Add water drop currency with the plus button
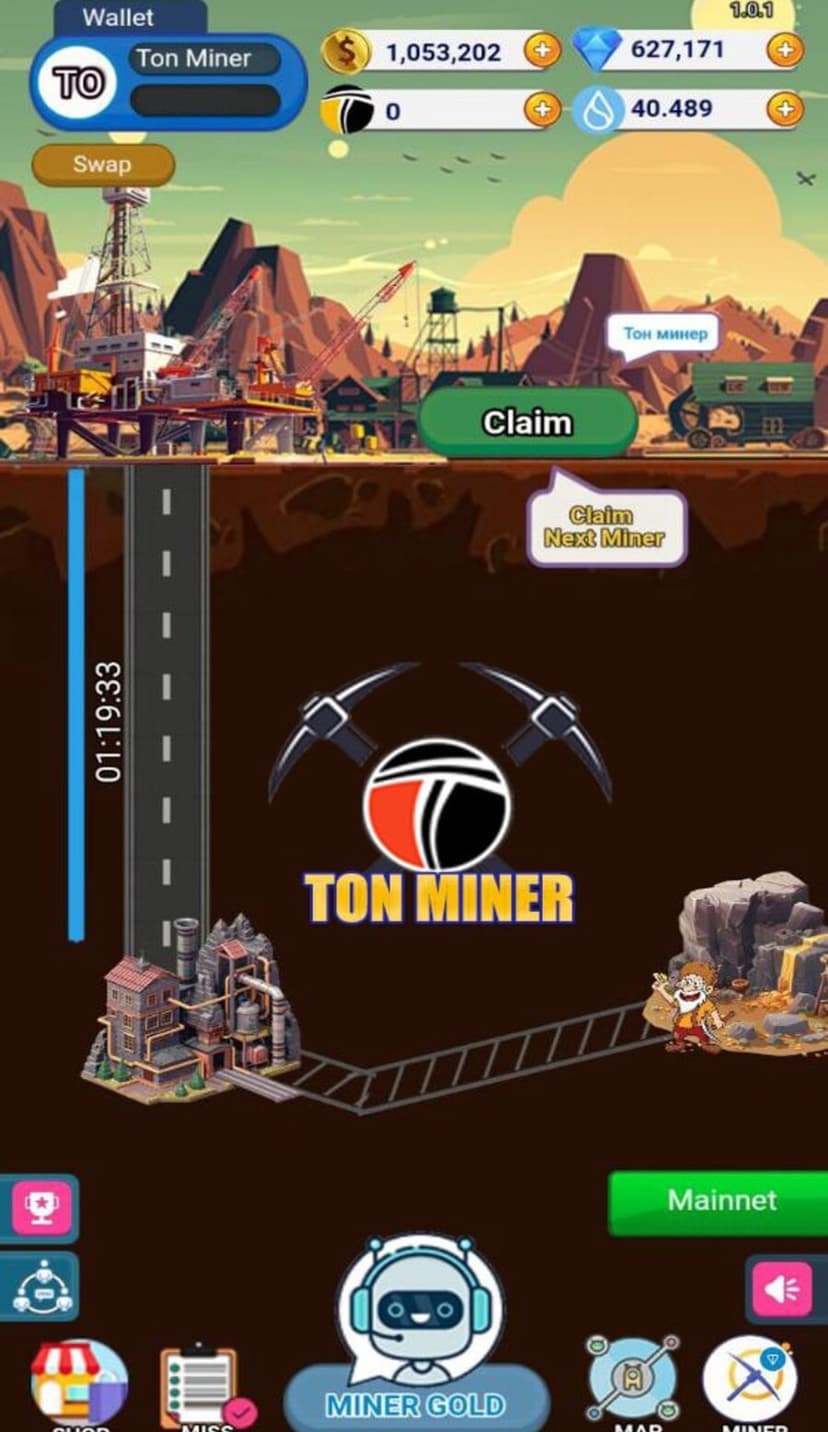This screenshot has height=1432, width=828. (785, 109)
